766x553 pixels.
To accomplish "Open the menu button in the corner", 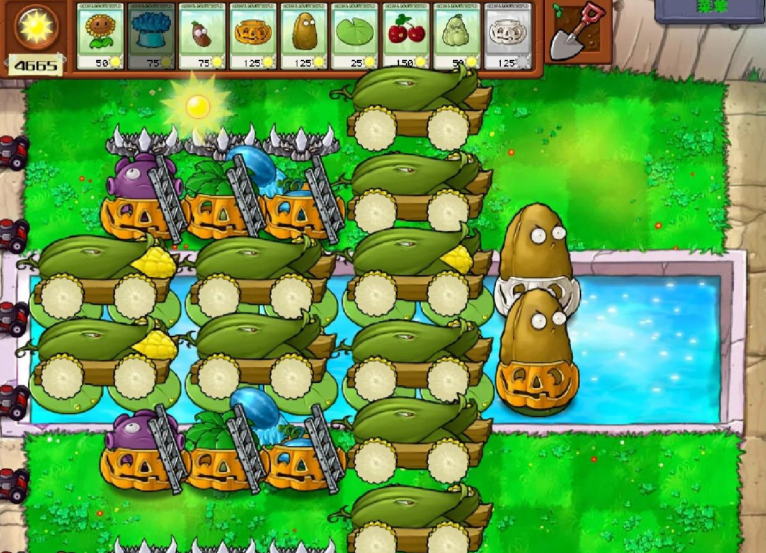I will (x=710, y=10).
